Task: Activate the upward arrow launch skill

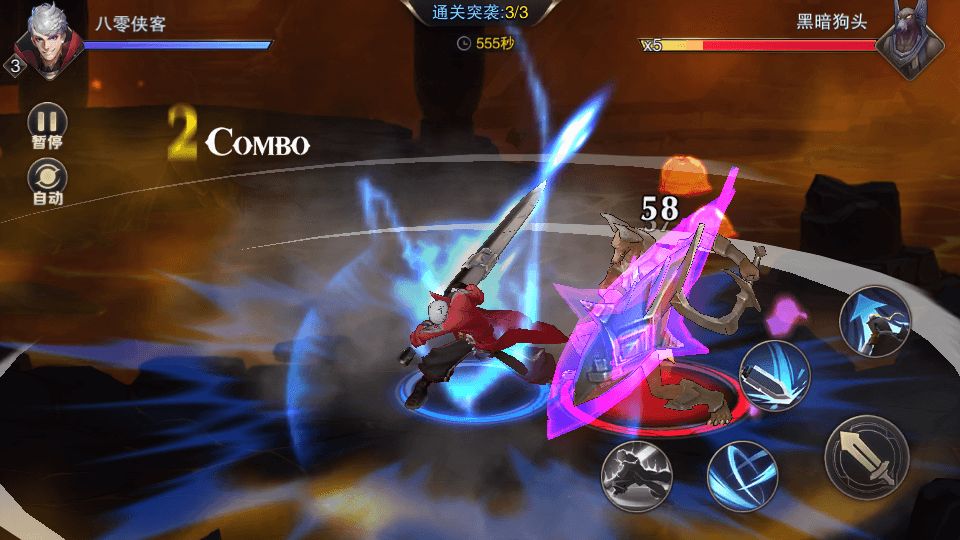Action: coord(875,319)
